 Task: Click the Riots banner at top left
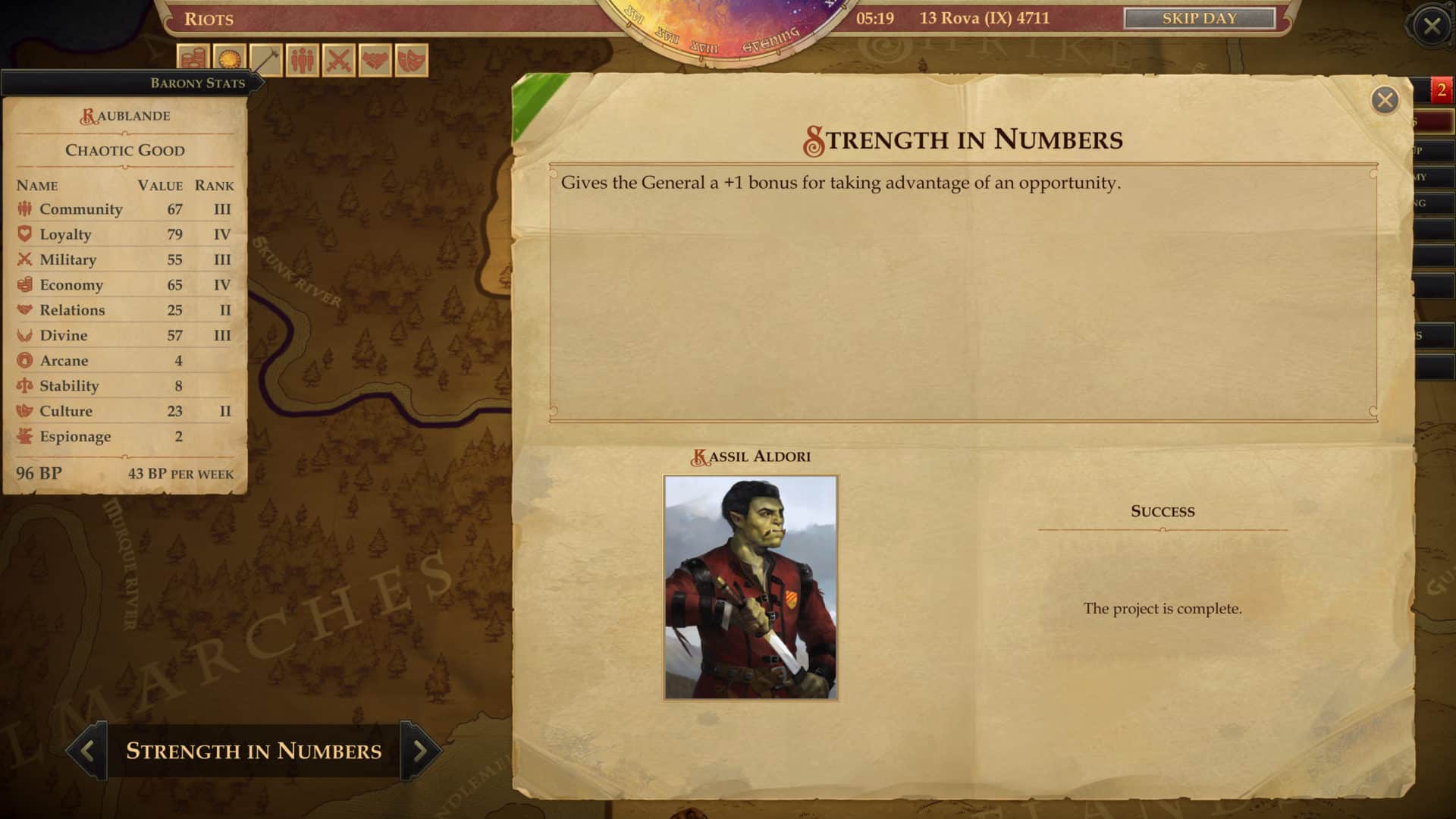click(210, 20)
